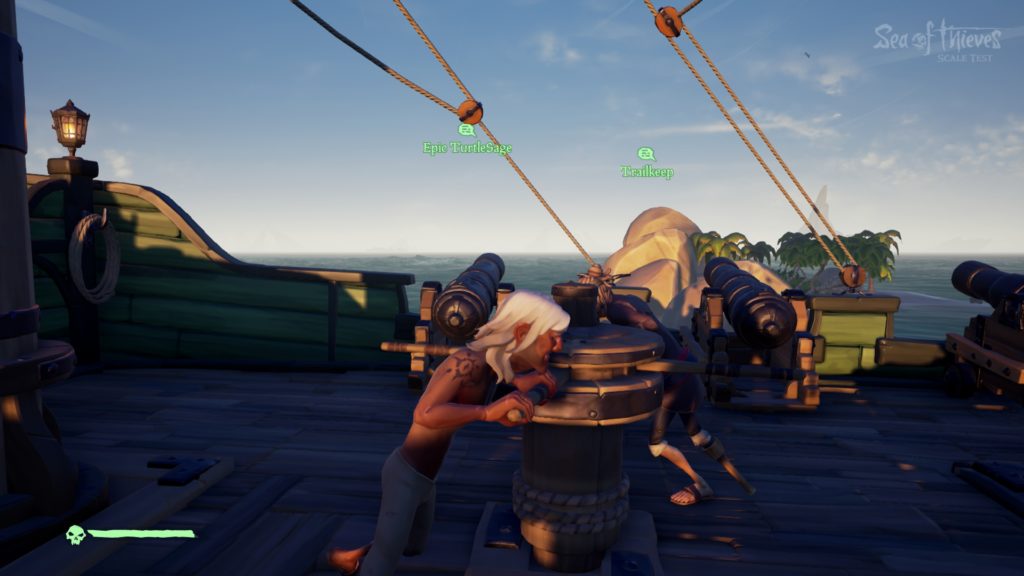Select the Trailkeep player name tag
Viewport: 1024px width, 576px height.
coord(647,172)
